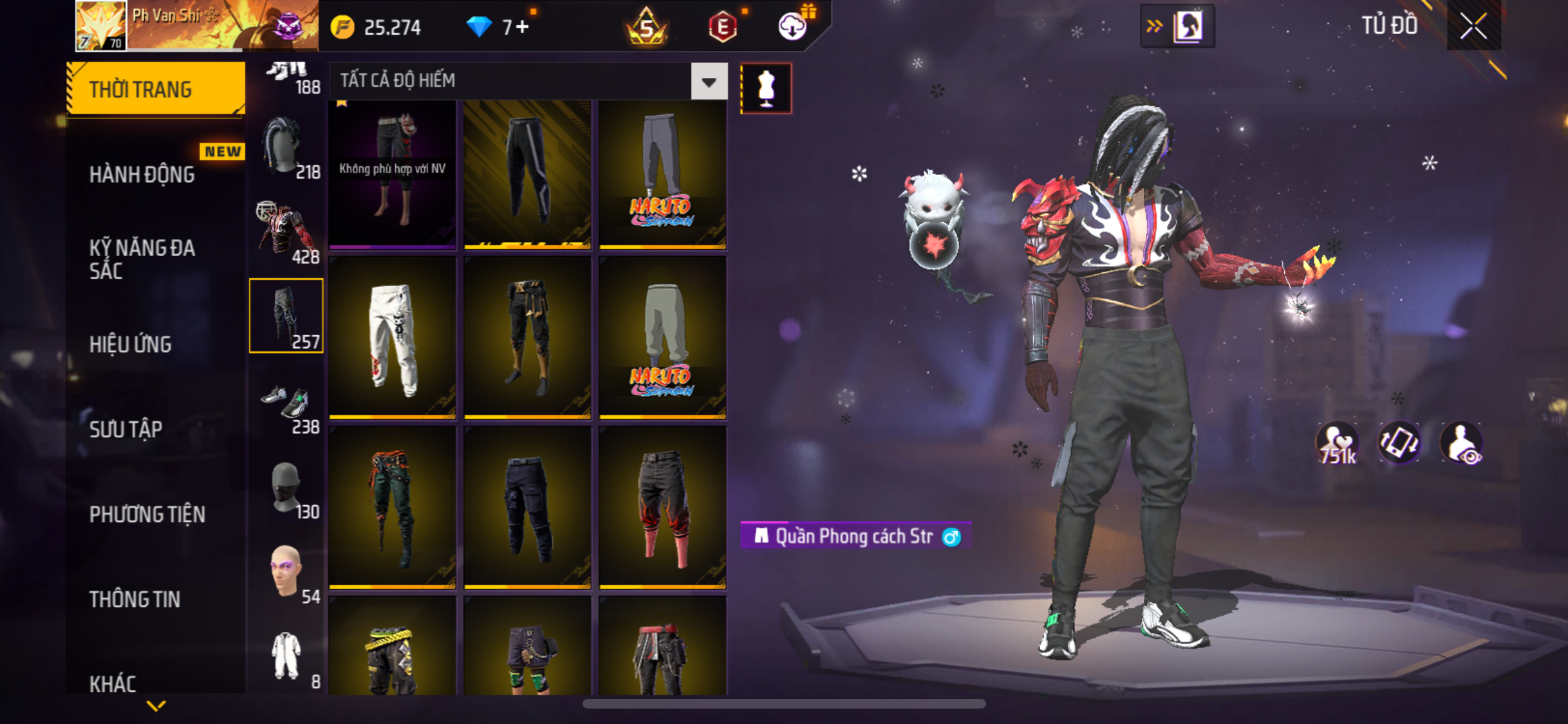The width and height of the screenshot is (1568, 724).
Task: Select the face category with 54 items
Action: pos(286,573)
